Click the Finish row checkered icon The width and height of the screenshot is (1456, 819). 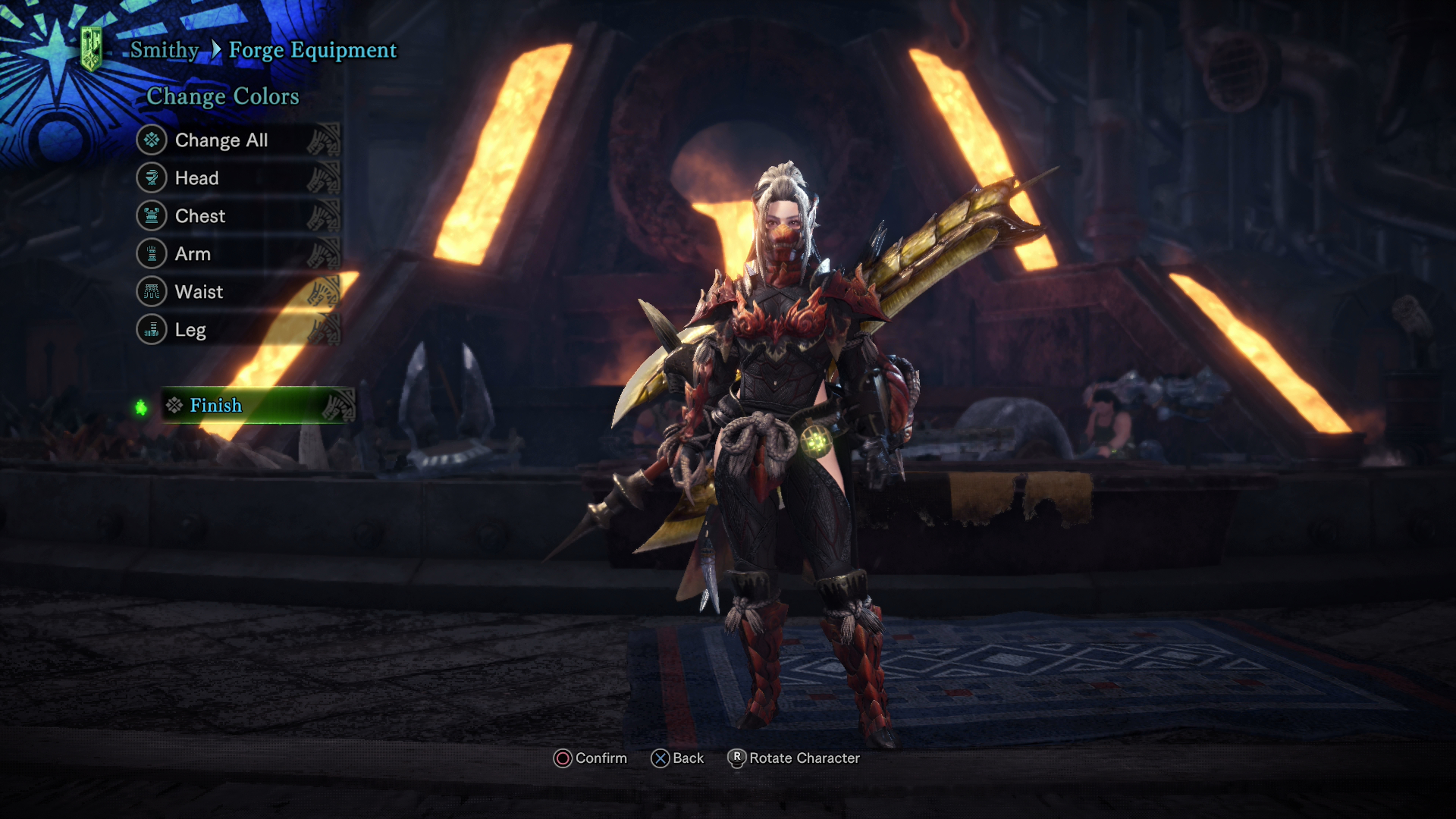pos(174,406)
